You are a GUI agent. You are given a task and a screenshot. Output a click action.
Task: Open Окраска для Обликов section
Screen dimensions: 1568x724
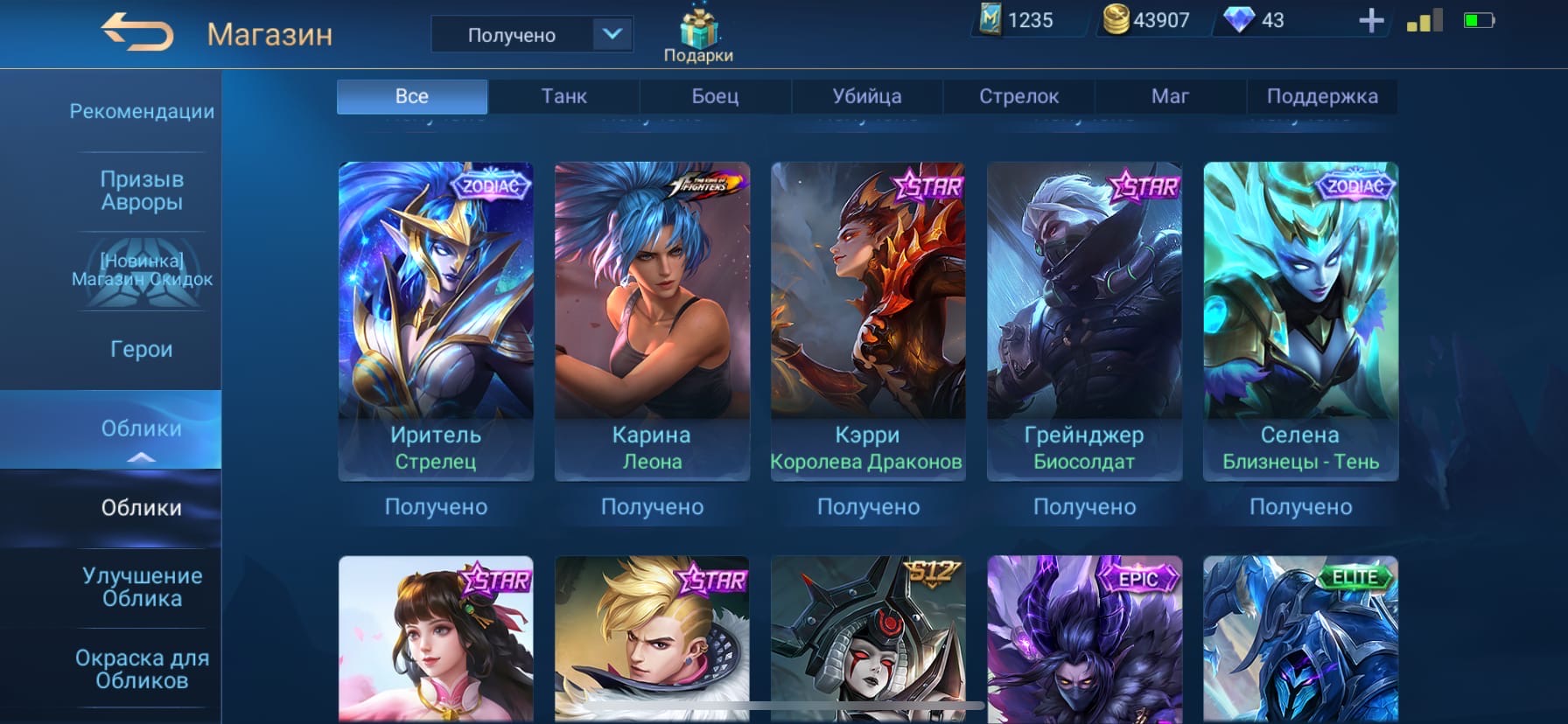141,669
